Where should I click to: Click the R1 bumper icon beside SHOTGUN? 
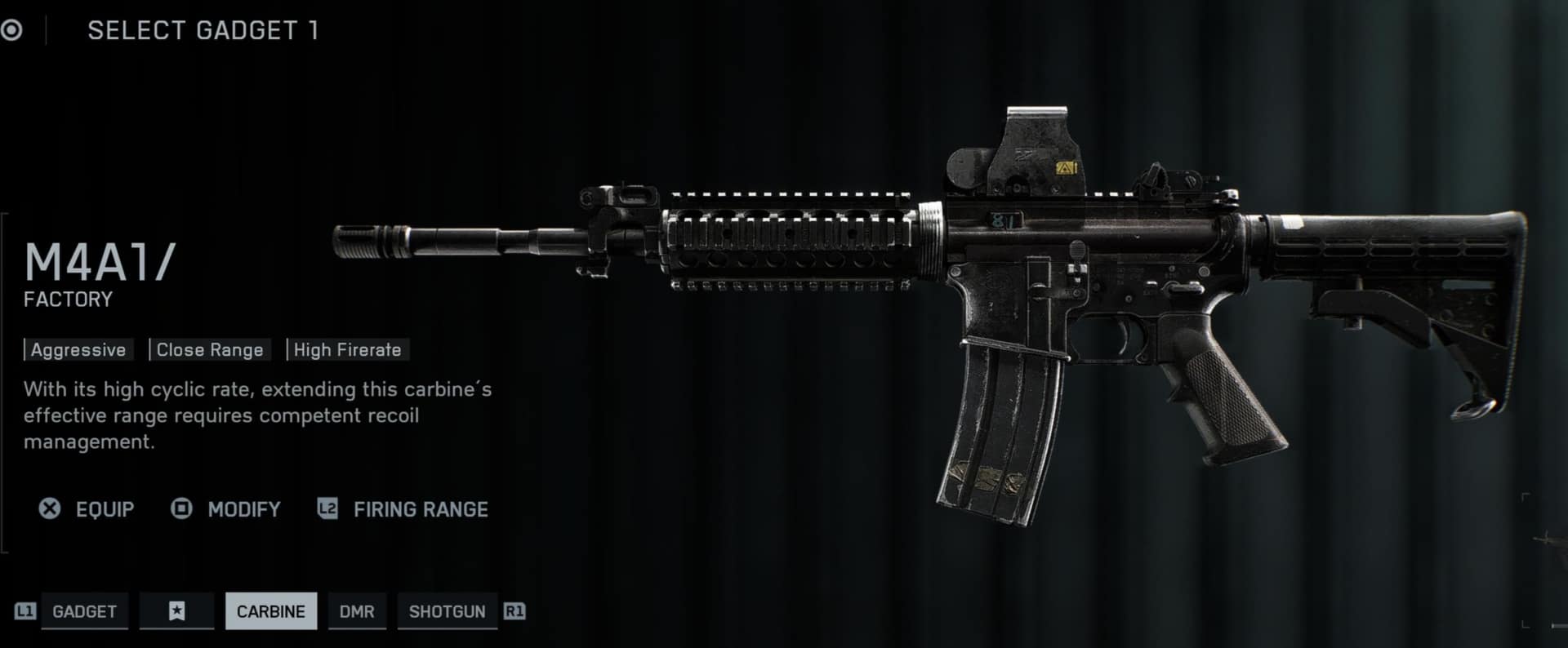click(x=514, y=610)
